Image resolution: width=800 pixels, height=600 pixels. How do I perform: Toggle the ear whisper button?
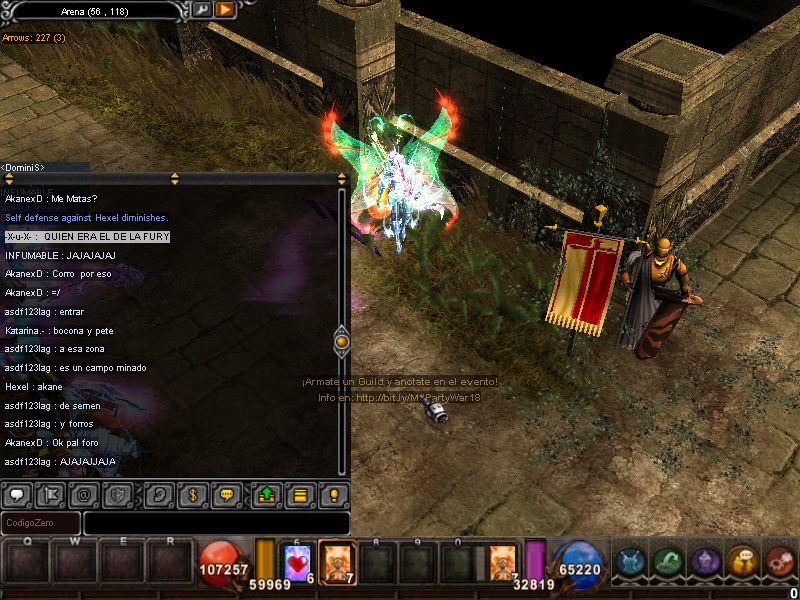click(157, 494)
